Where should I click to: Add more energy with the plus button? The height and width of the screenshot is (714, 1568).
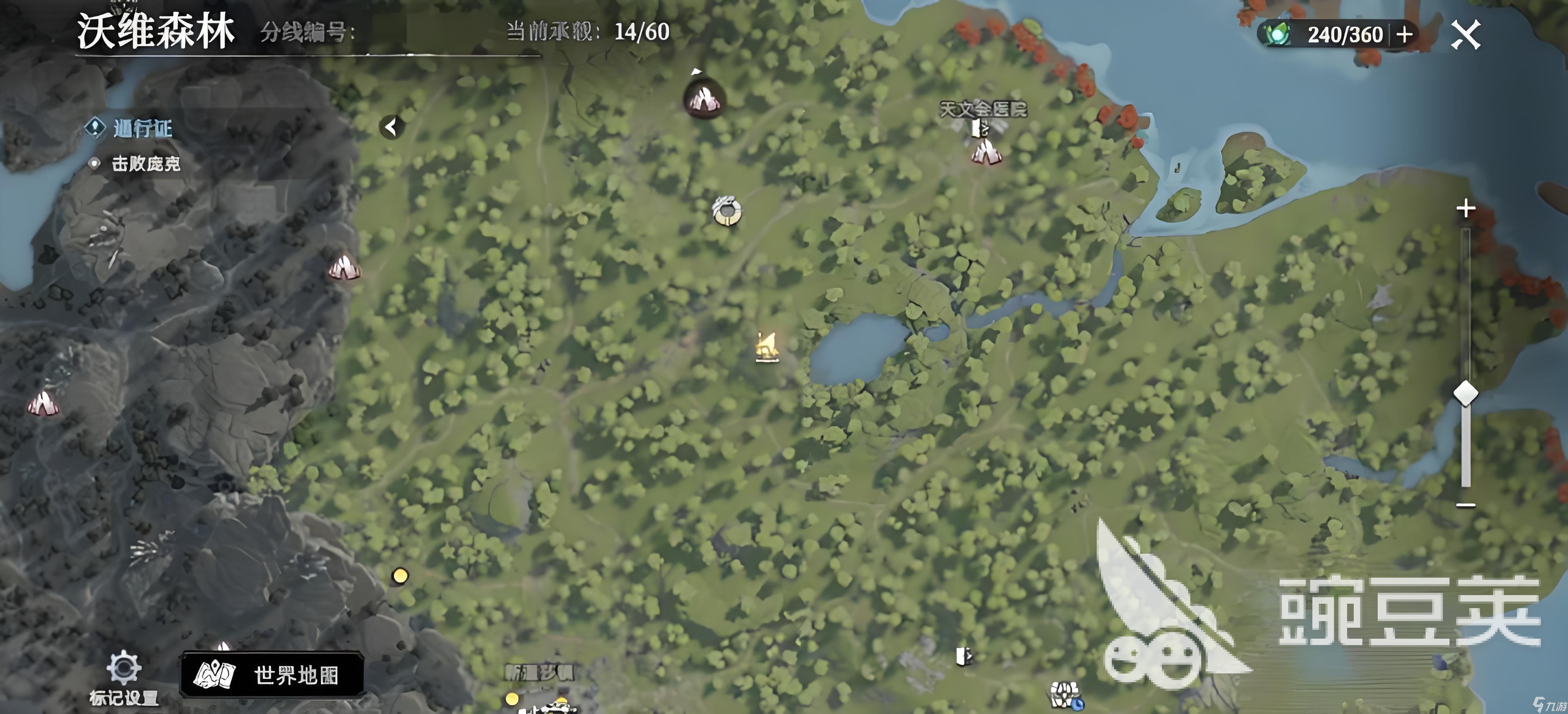coord(1405,35)
